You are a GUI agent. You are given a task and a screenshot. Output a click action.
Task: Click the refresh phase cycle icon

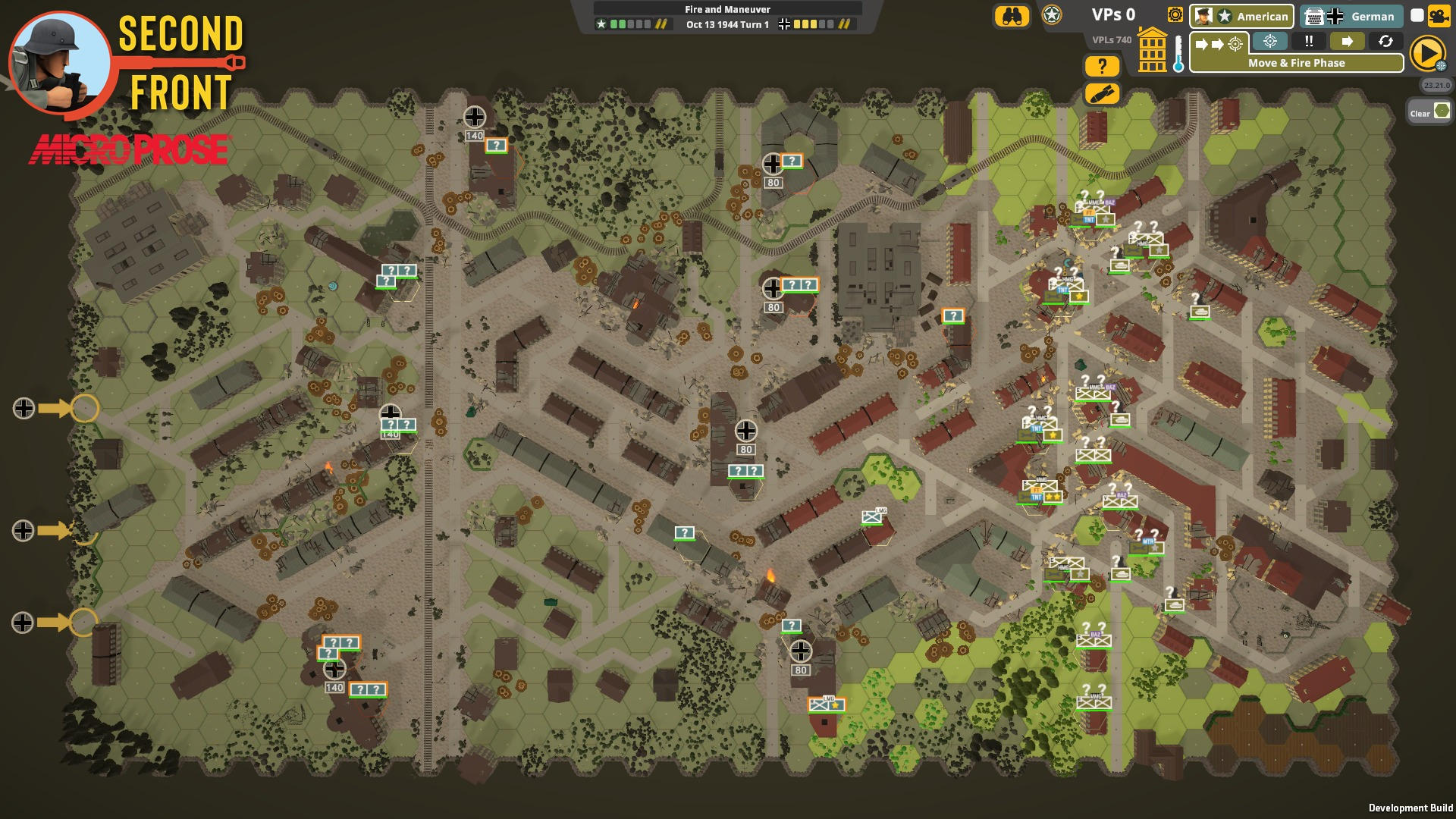click(x=1385, y=42)
